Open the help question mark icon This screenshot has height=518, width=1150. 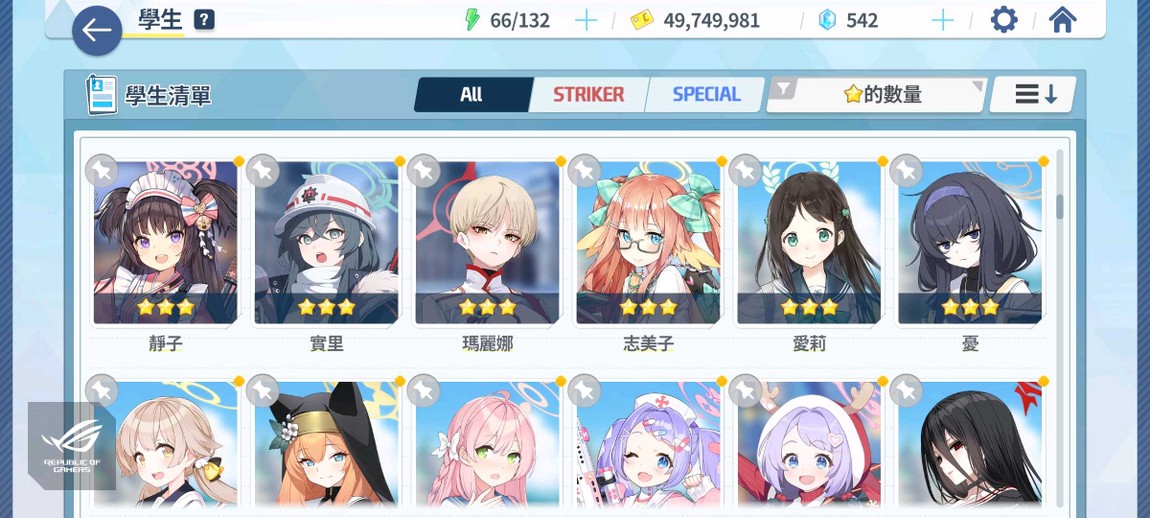[204, 20]
